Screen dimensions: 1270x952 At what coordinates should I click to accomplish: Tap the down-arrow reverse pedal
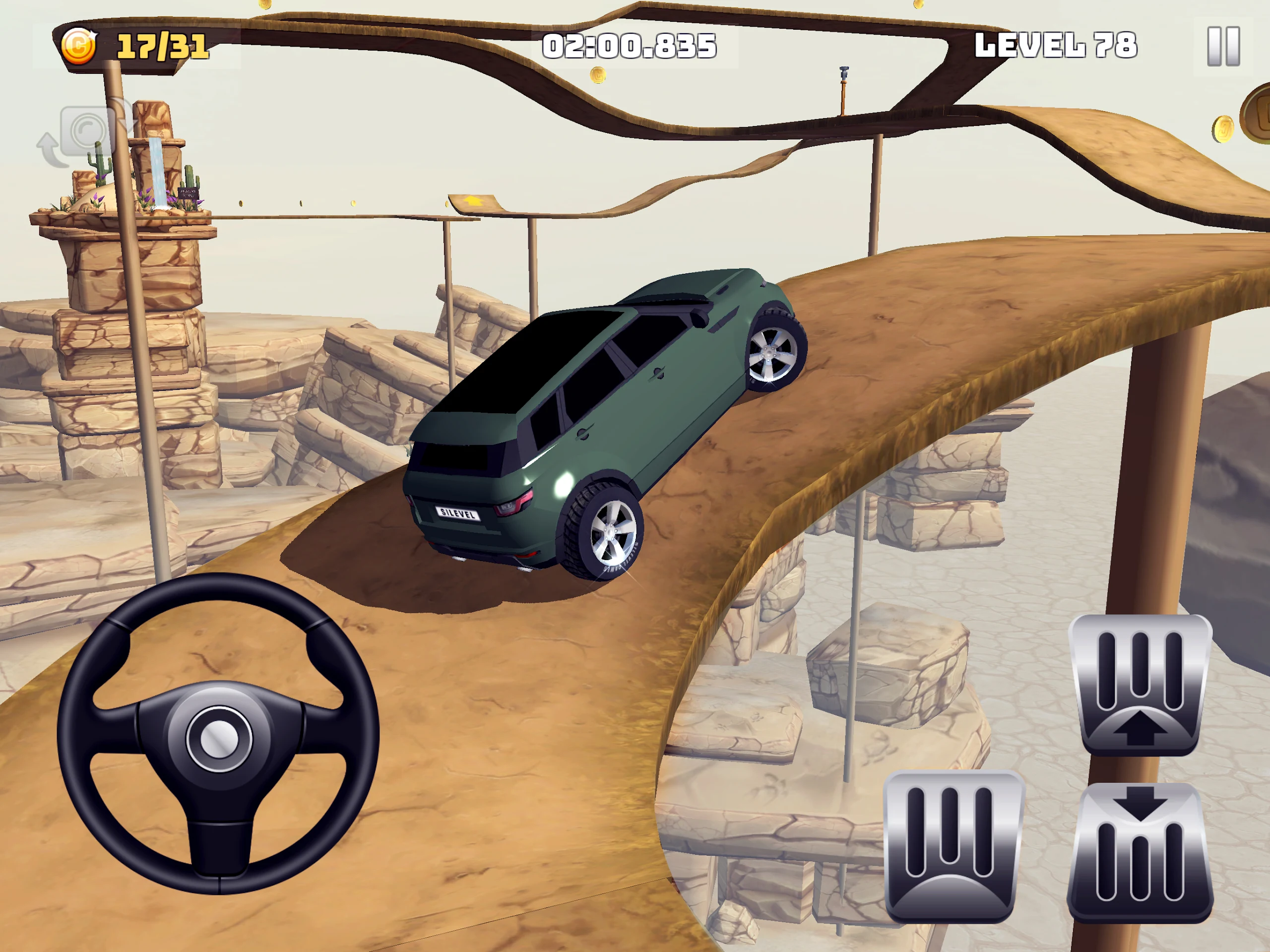[1140, 853]
